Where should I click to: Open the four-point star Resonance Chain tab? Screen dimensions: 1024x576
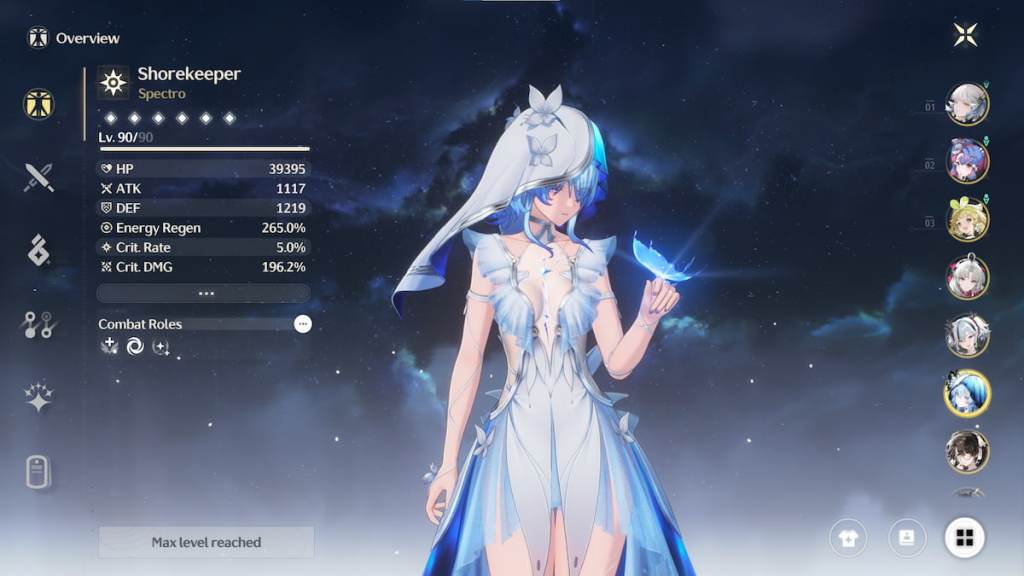39,397
